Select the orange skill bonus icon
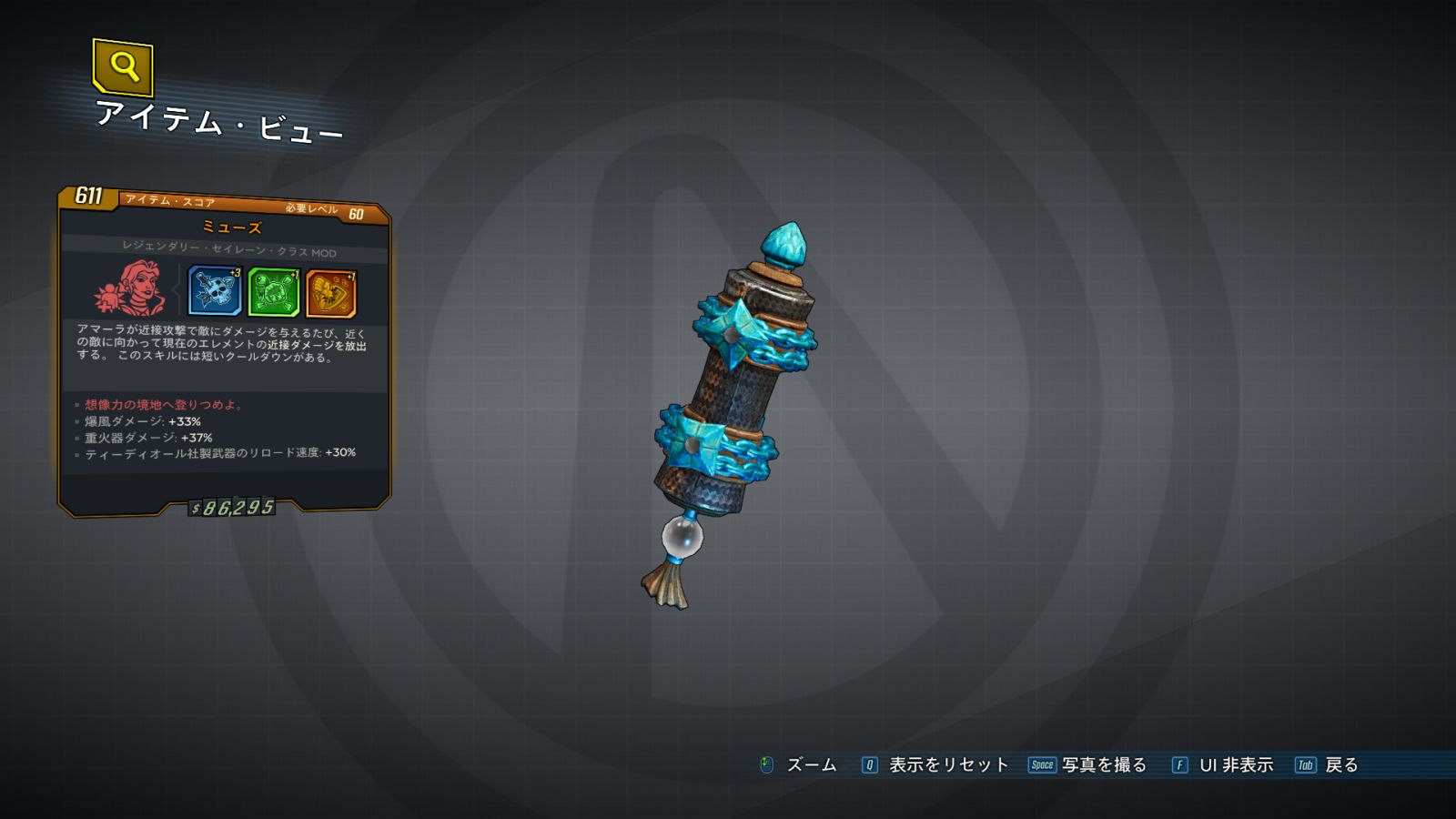This screenshot has width=1456, height=819. coord(331,294)
